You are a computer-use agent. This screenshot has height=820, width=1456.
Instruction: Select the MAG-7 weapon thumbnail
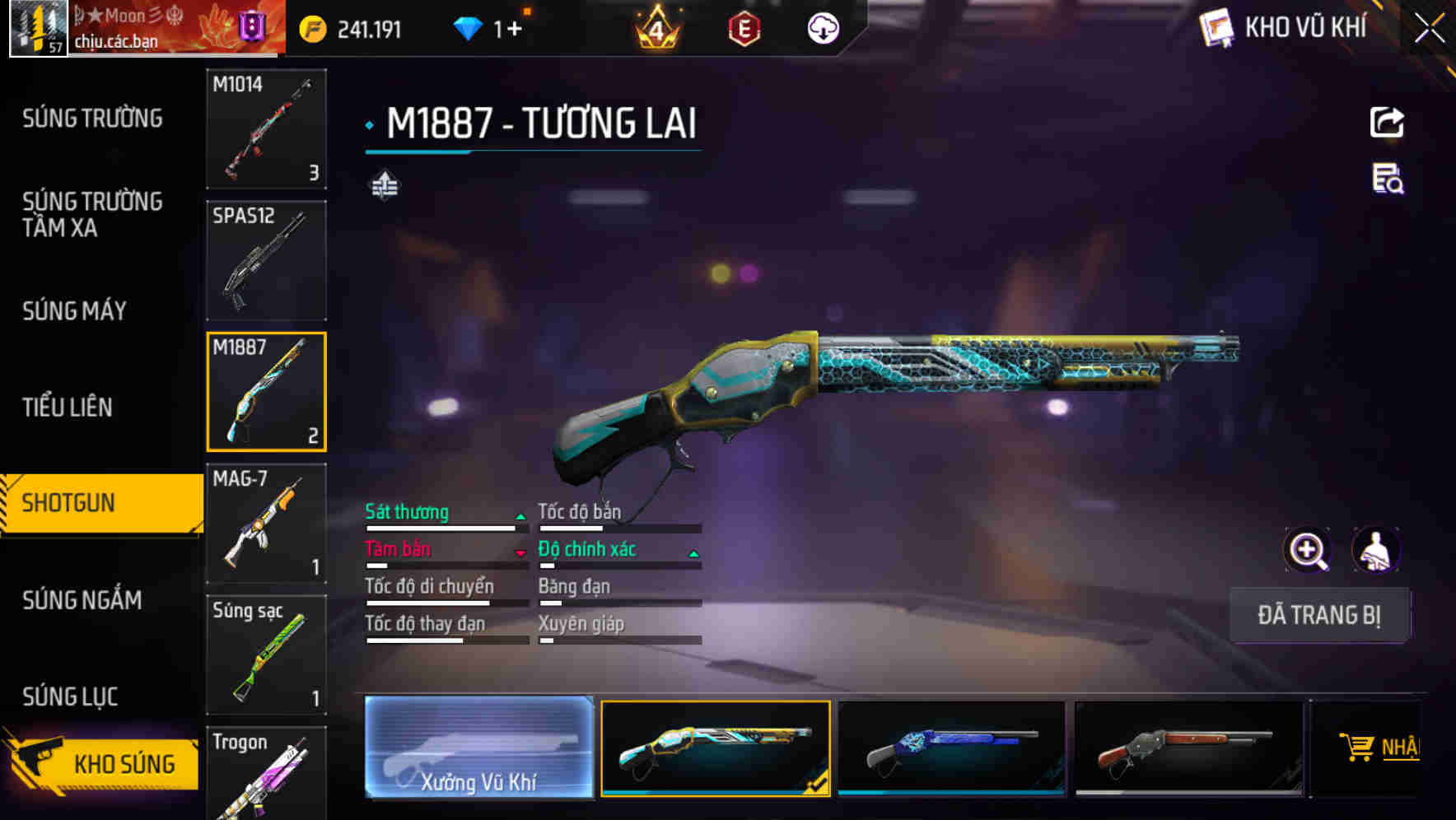pyautogui.click(x=266, y=522)
